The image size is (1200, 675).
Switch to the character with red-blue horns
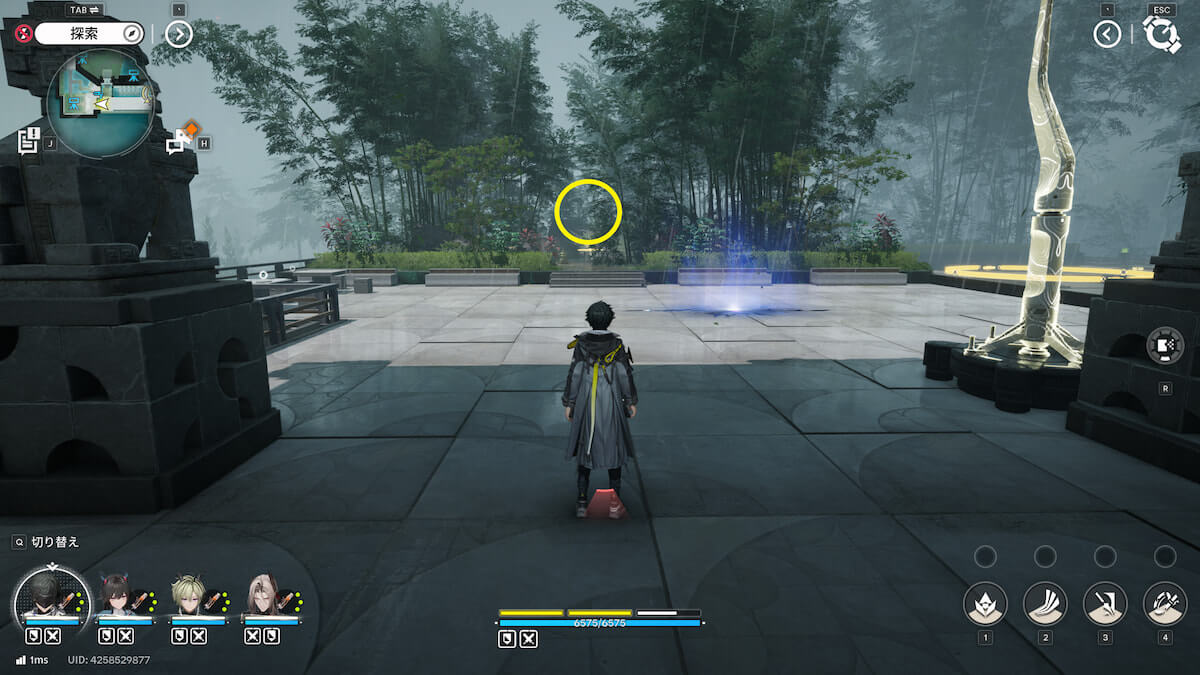tap(118, 597)
